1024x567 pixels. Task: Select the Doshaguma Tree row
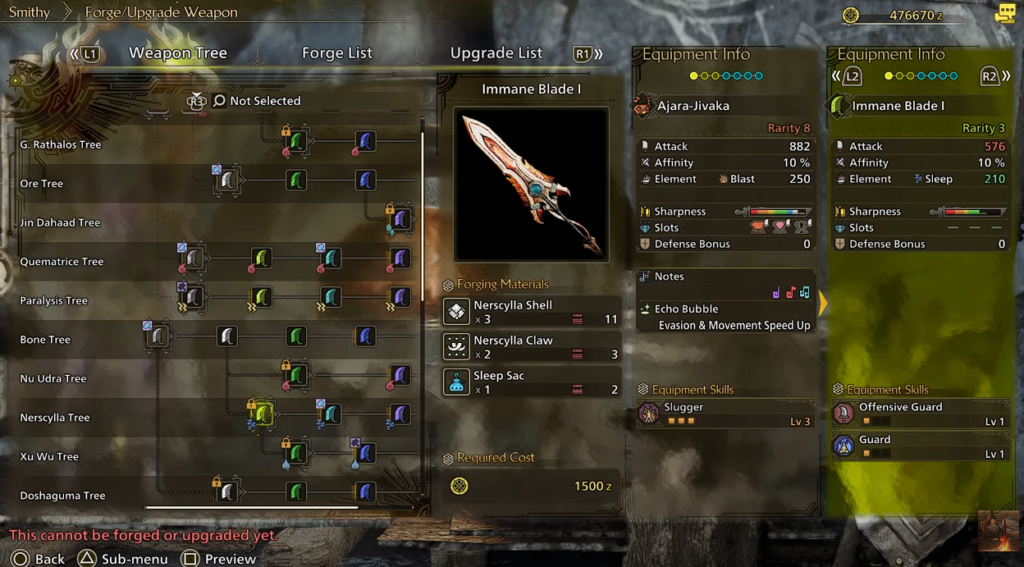[x=62, y=496]
